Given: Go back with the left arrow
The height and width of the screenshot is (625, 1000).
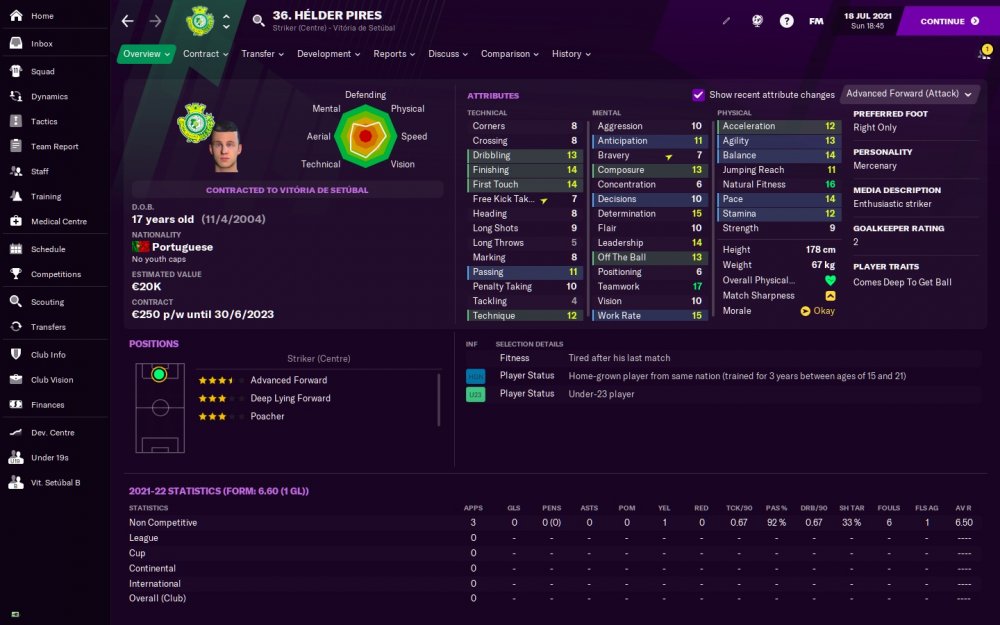Looking at the screenshot, I should 127,21.
